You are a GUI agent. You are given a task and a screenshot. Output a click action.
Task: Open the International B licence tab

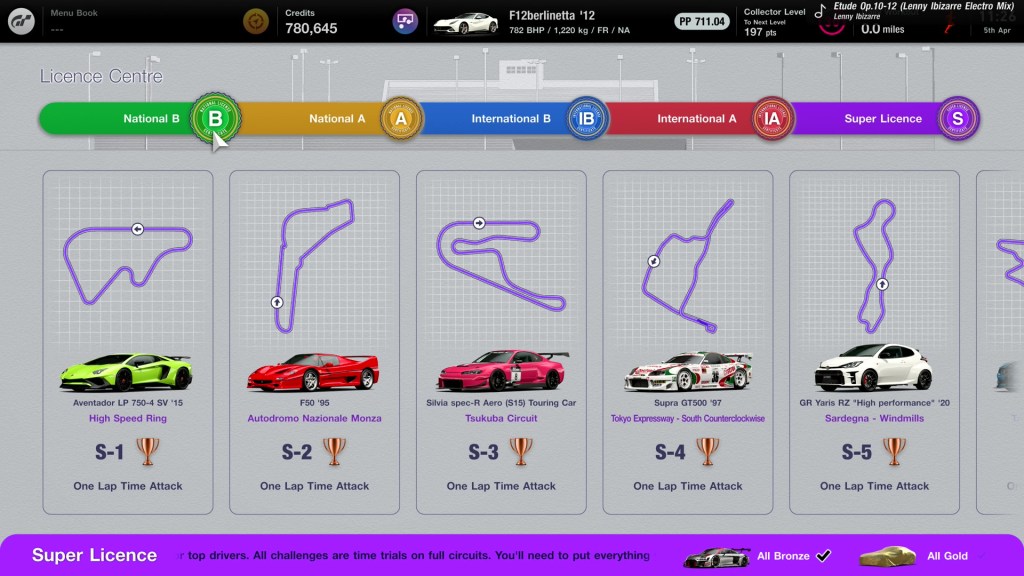pos(510,119)
